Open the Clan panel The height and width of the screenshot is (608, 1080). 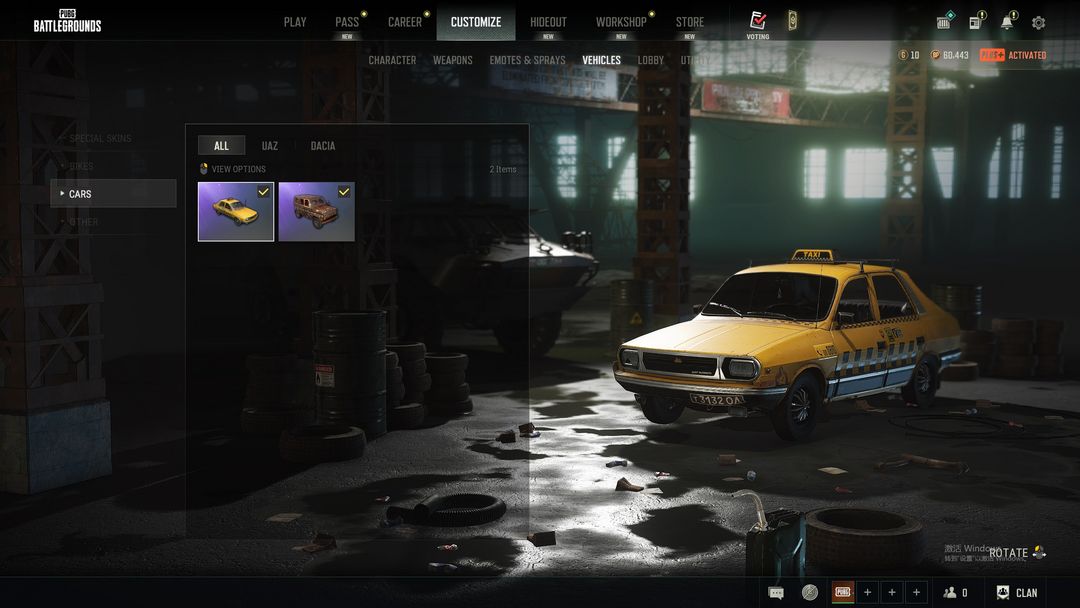coord(1017,593)
